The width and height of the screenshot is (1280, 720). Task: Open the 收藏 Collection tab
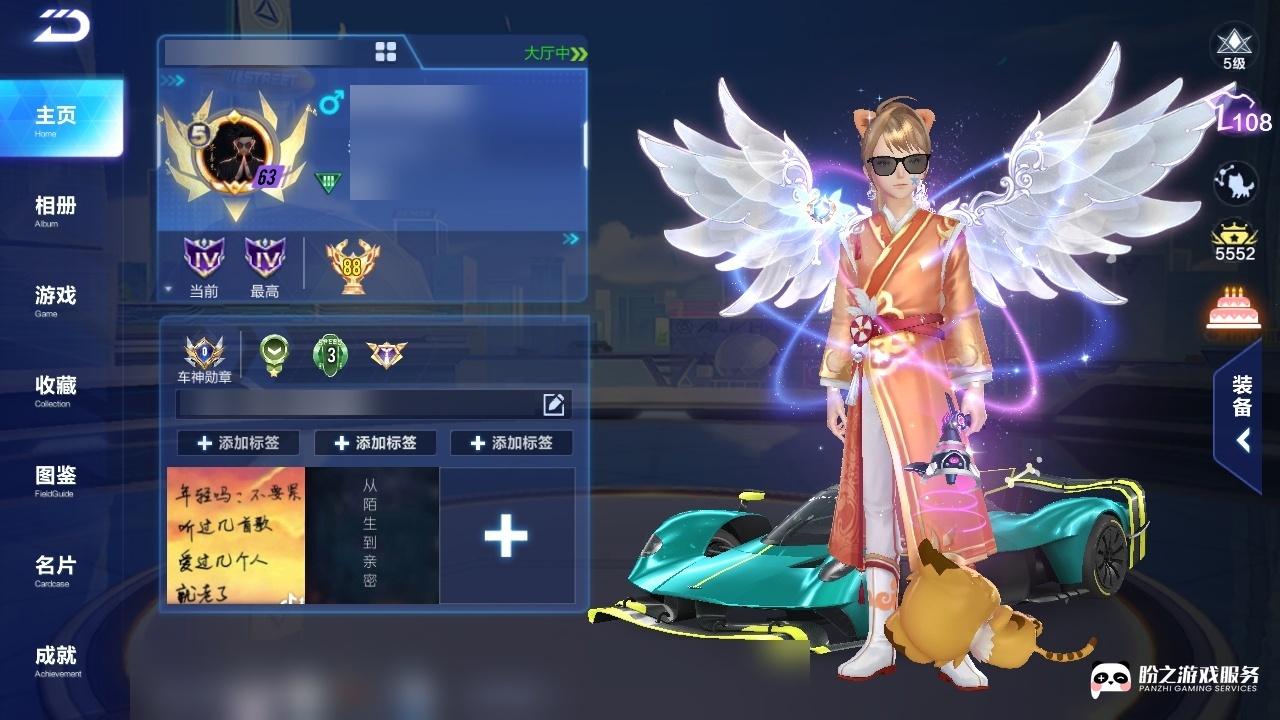click(56, 388)
